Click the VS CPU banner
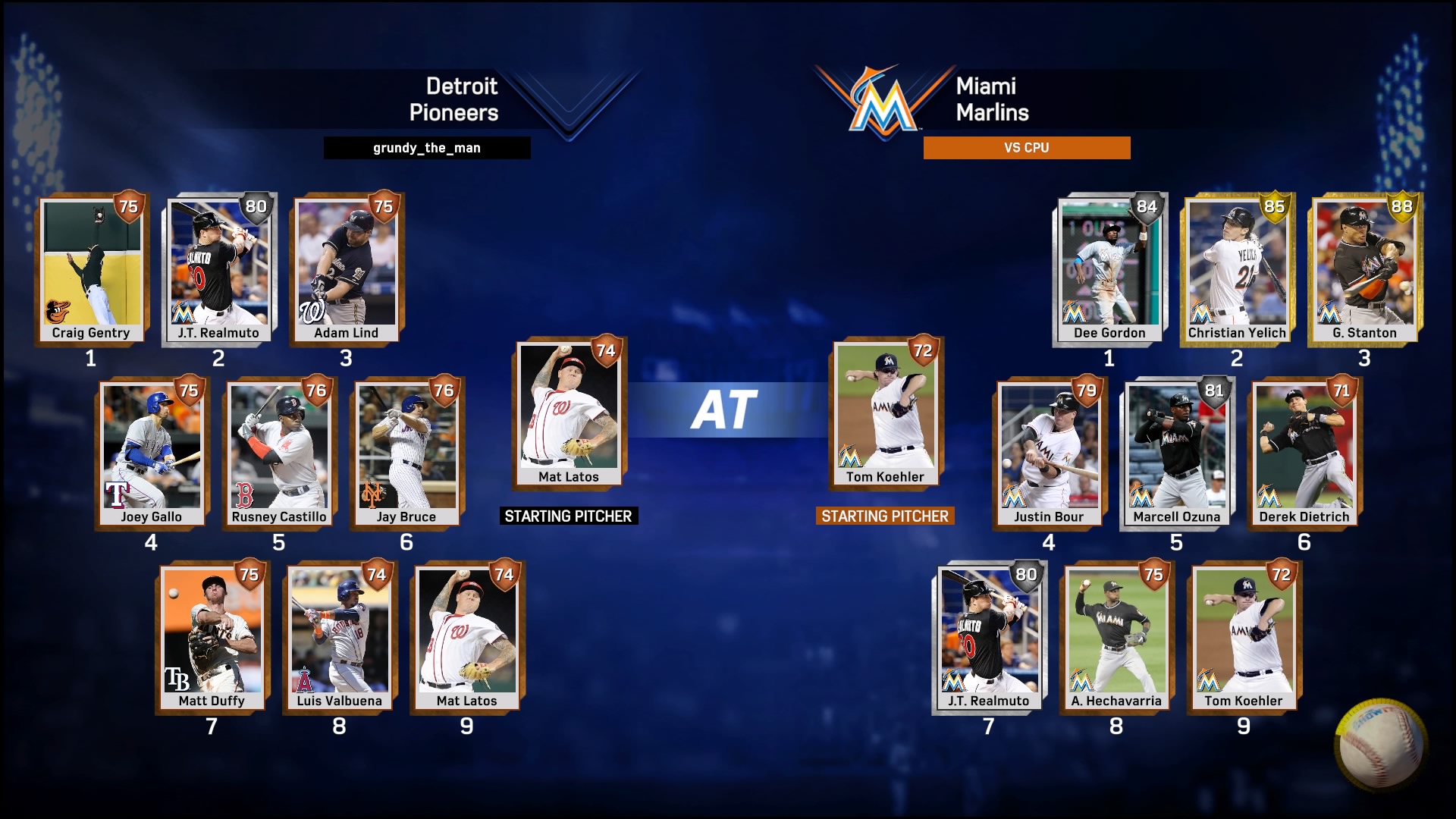The height and width of the screenshot is (819, 1456). (1027, 148)
